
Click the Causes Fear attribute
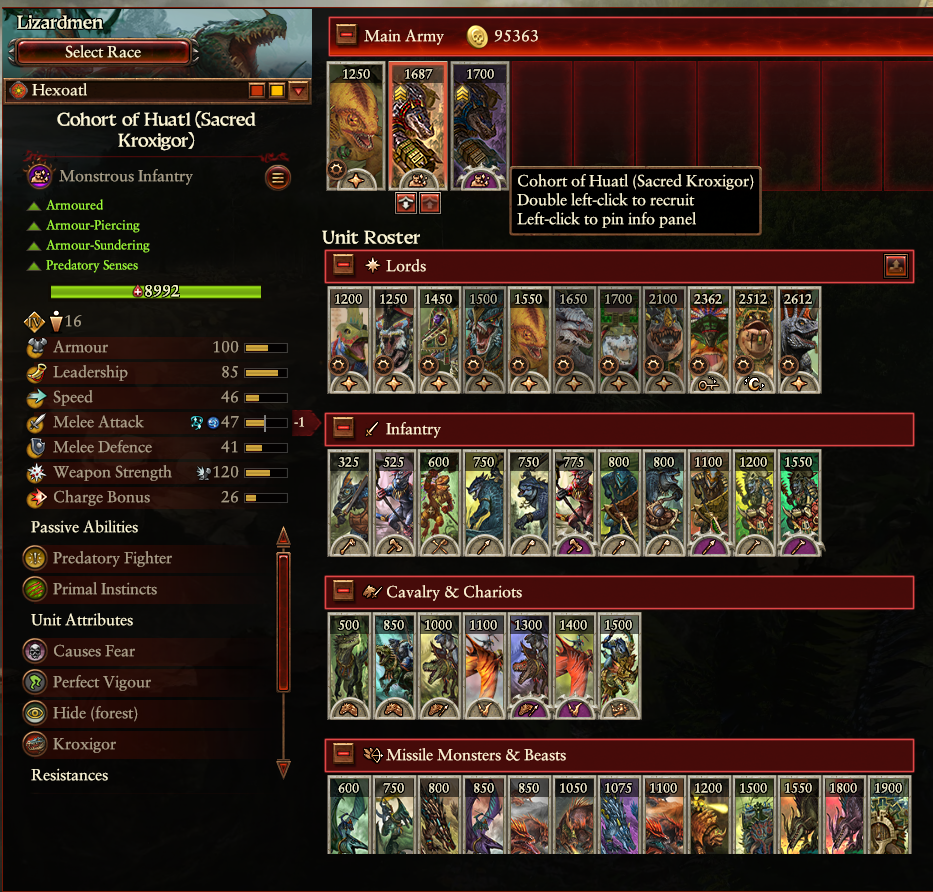pyautogui.click(x=93, y=651)
